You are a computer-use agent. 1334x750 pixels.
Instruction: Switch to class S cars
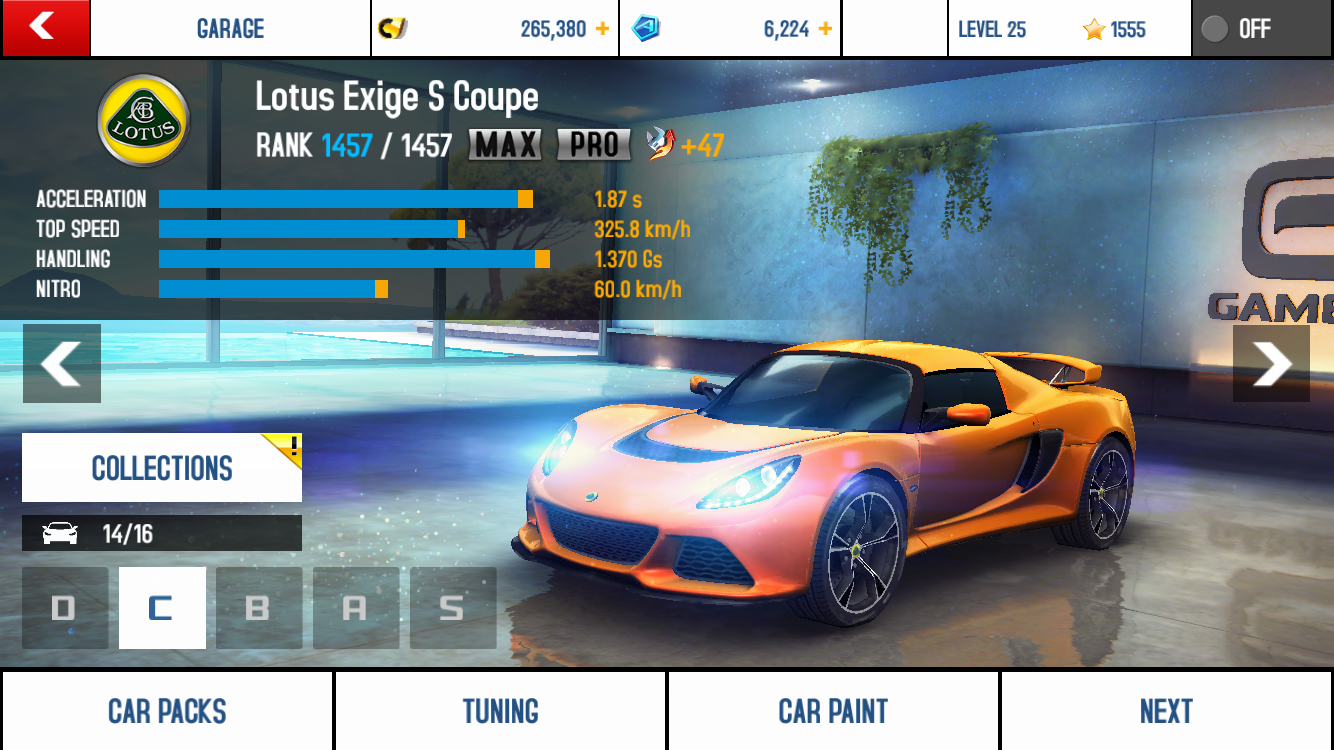tap(453, 608)
